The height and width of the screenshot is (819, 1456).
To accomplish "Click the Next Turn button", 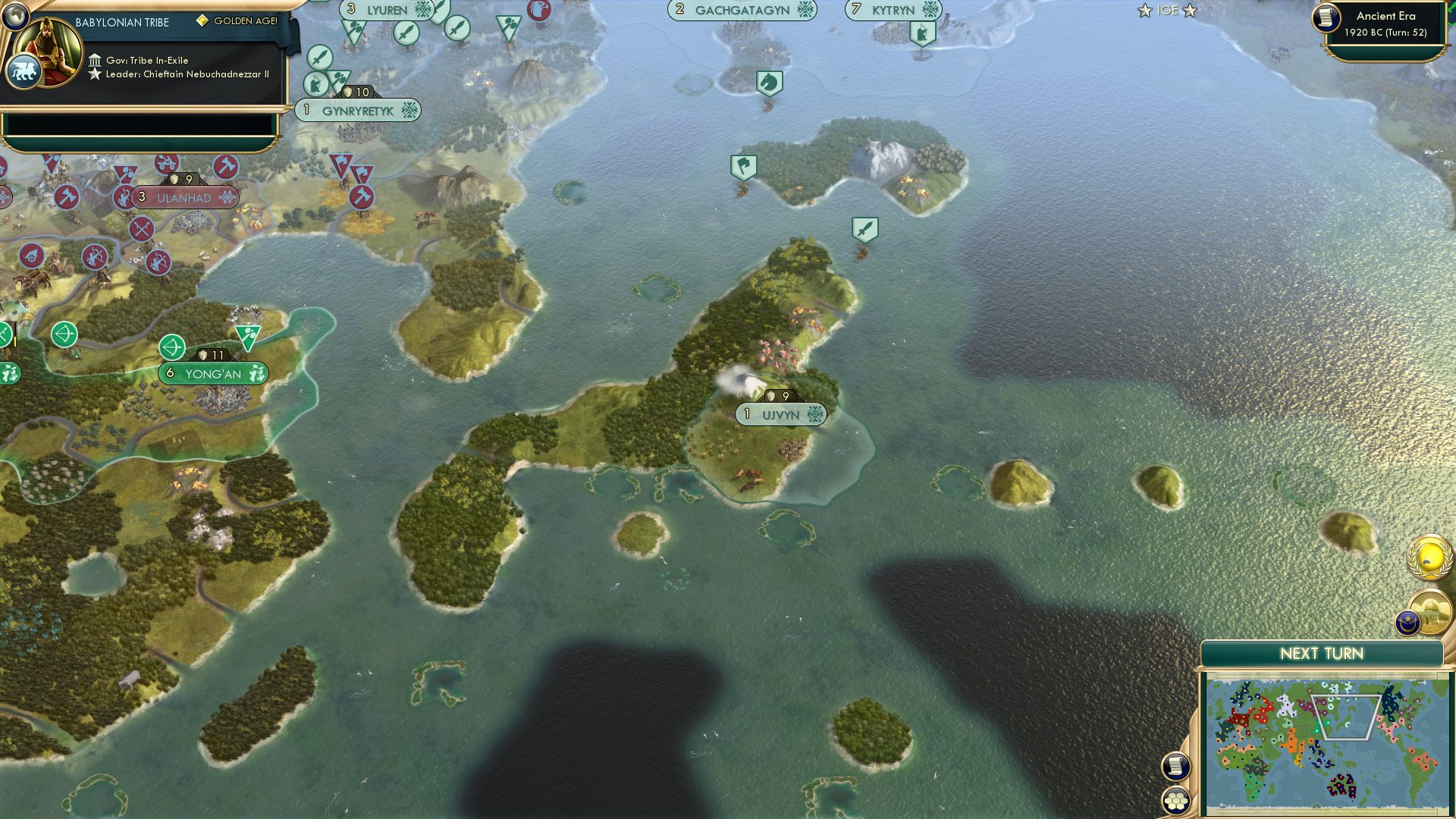I will point(1321,652).
